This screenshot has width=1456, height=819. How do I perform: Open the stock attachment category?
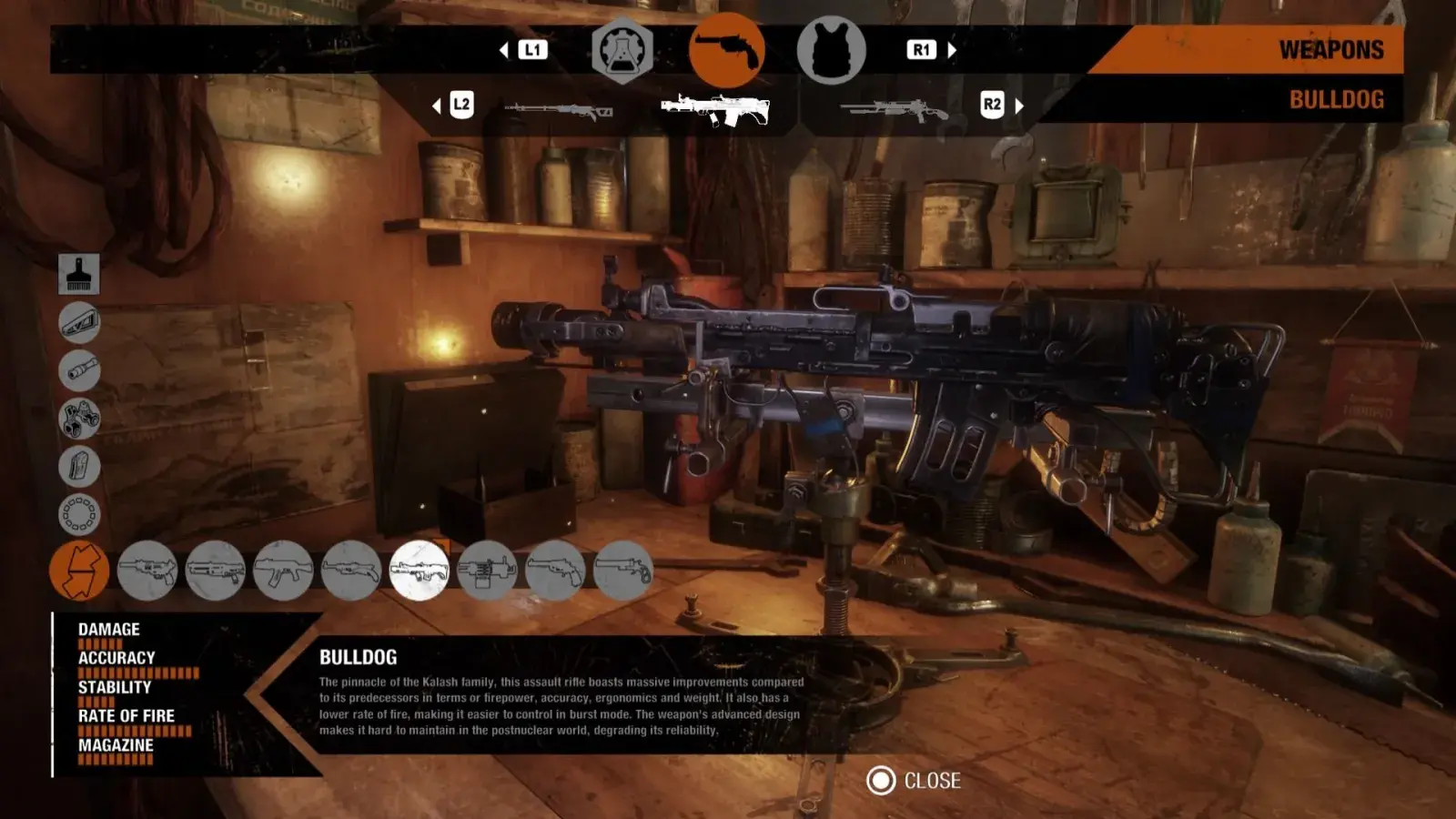click(79, 322)
